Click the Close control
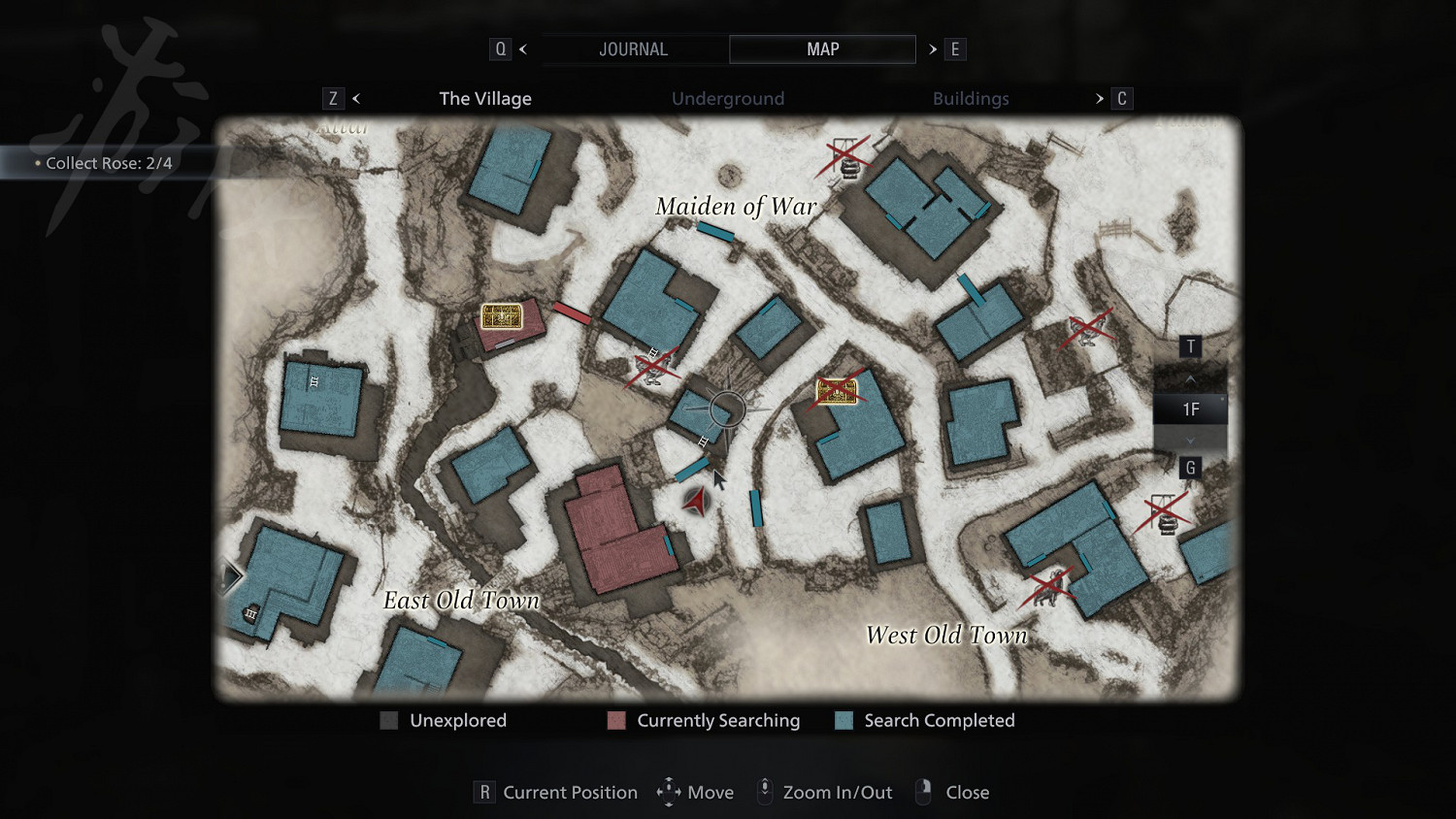1456x819 pixels. coord(967,793)
